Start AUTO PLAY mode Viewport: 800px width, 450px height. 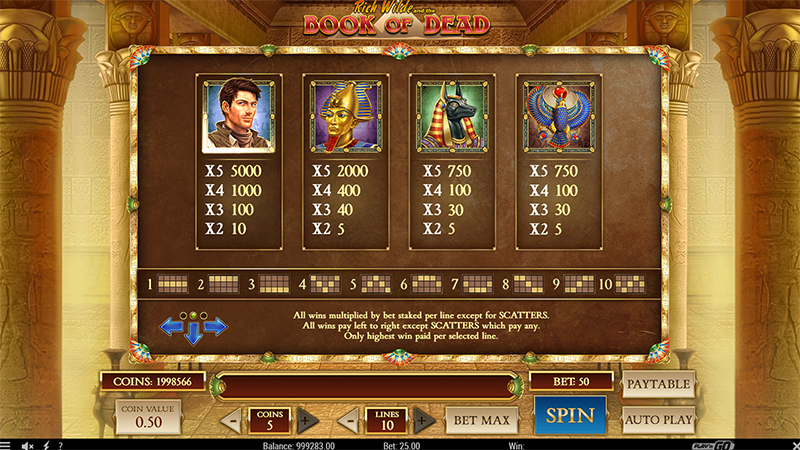coord(658,419)
